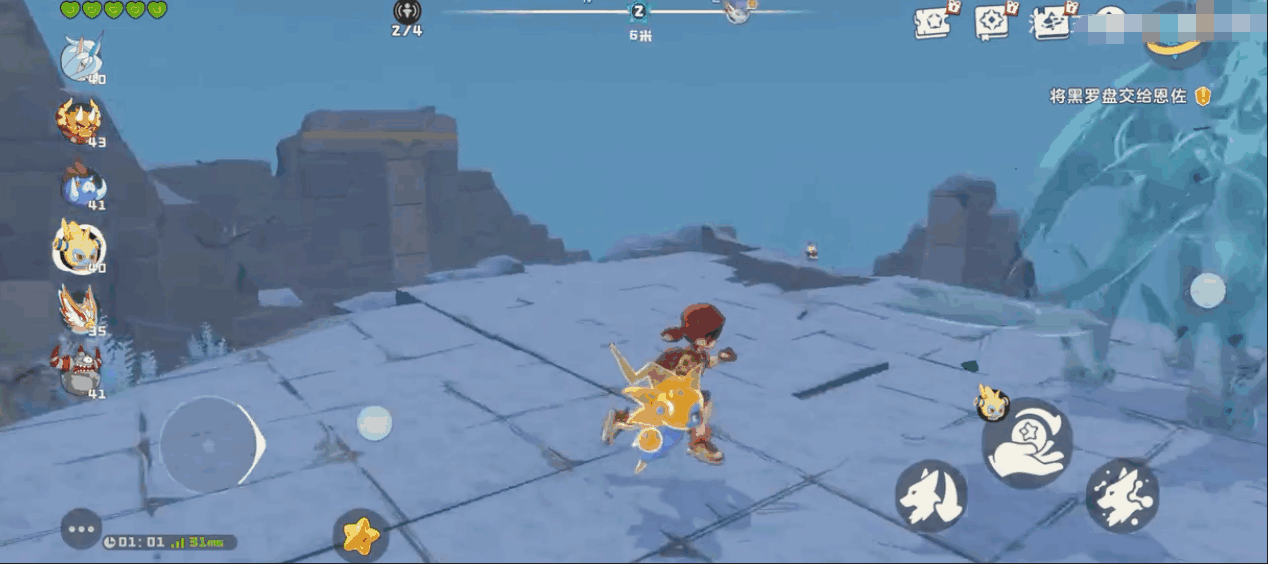Select the white bird pet at level 40
This screenshot has height=564, width=1268.
[x=80, y=58]
